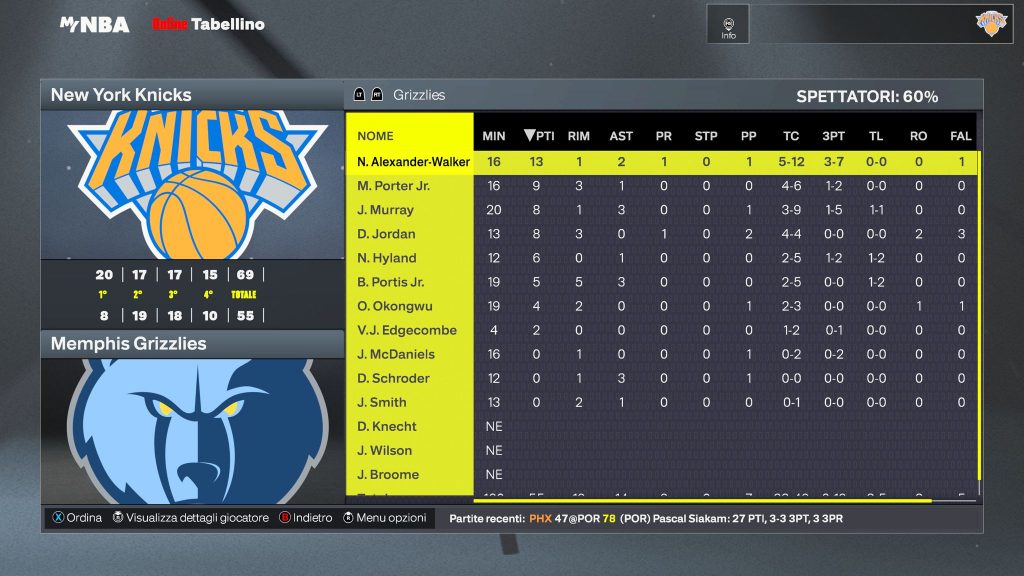1024x576 pixels.
Task: Pick D. Knecht's row
Action: point(386,426)
